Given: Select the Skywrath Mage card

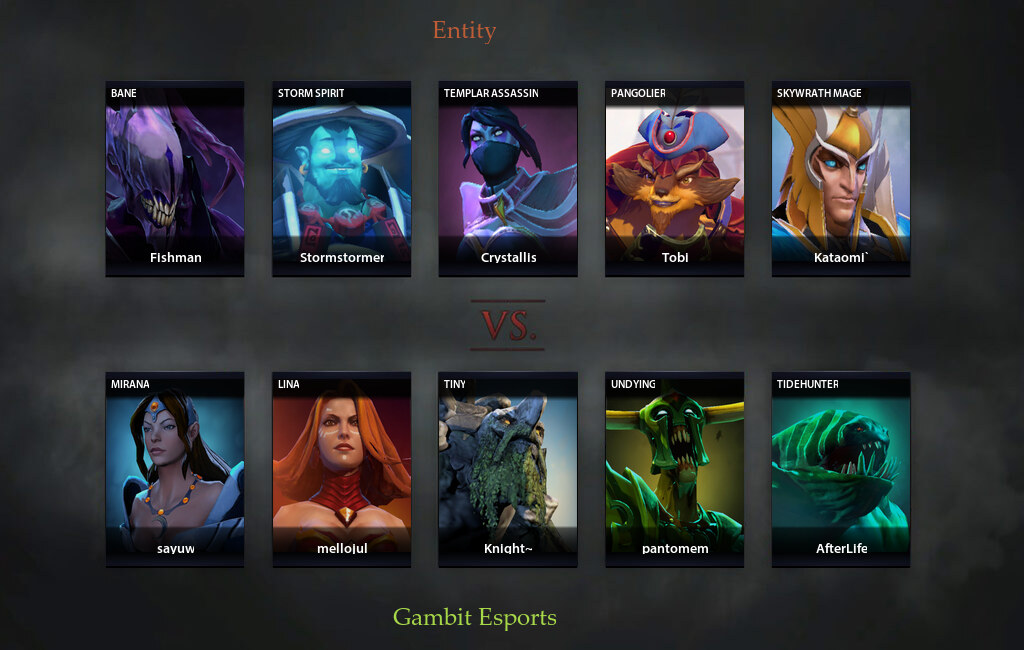Looking at the screenshot, I should pos(841,179).
